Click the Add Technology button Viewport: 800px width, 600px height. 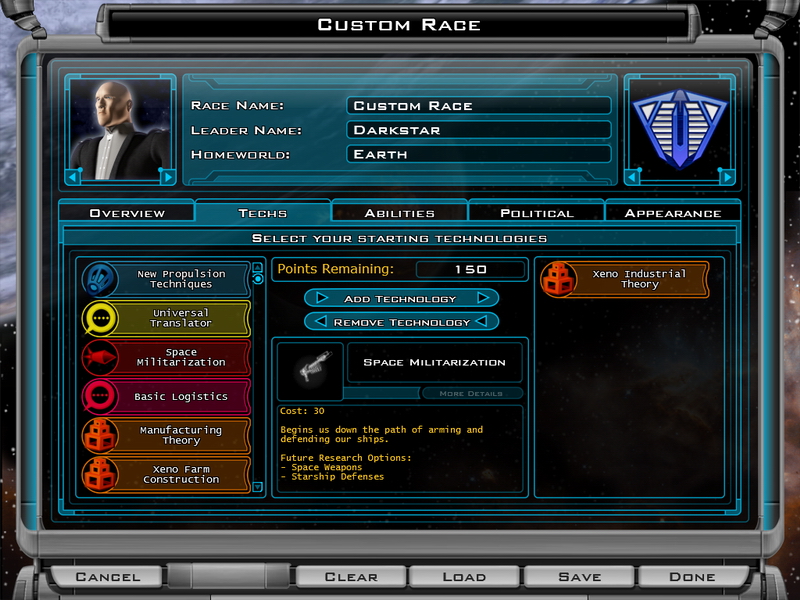coord(401,298)
